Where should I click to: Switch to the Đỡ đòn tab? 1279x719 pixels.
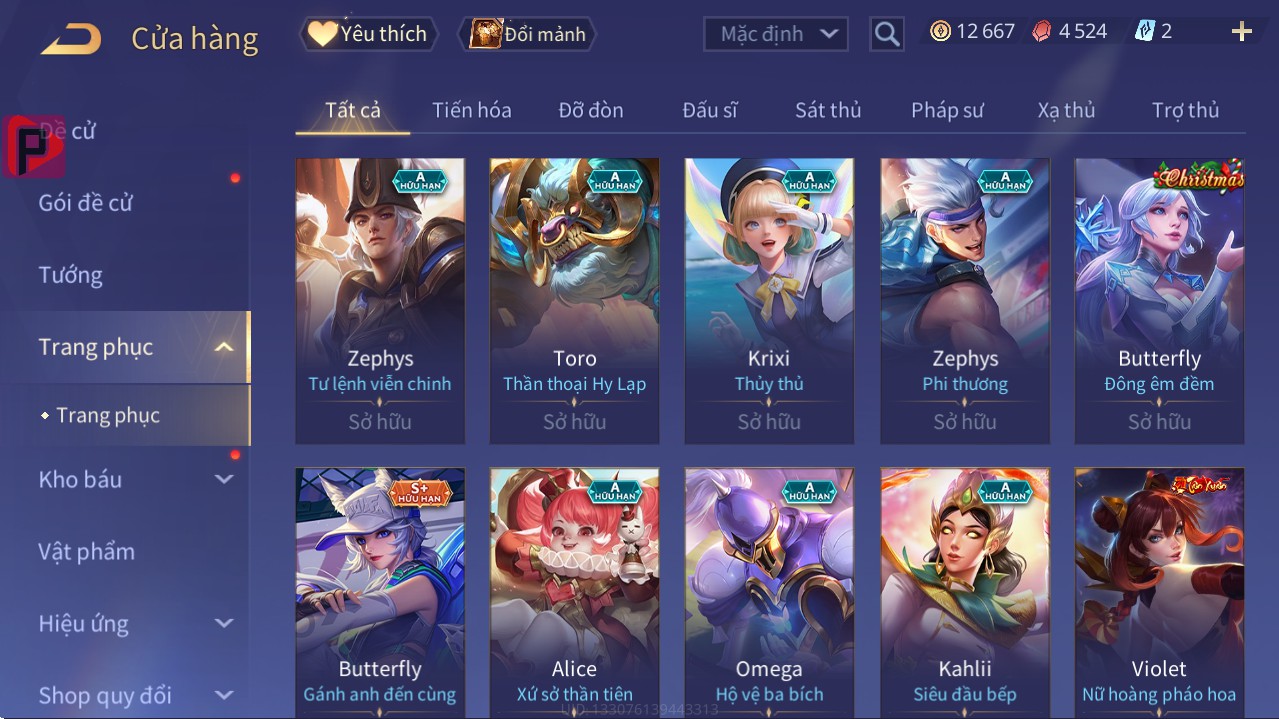590,110
